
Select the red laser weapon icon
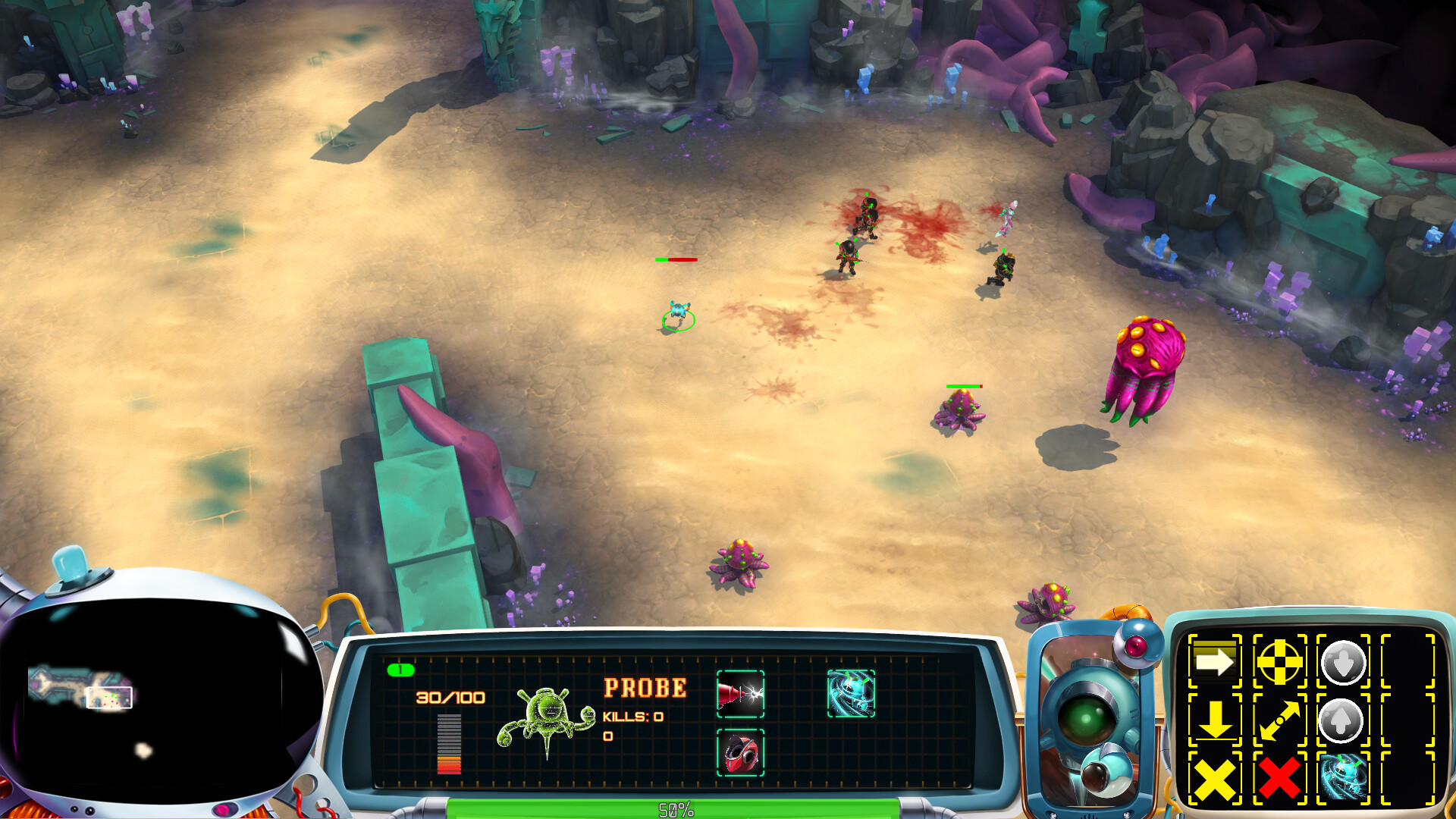coord(739,692)
